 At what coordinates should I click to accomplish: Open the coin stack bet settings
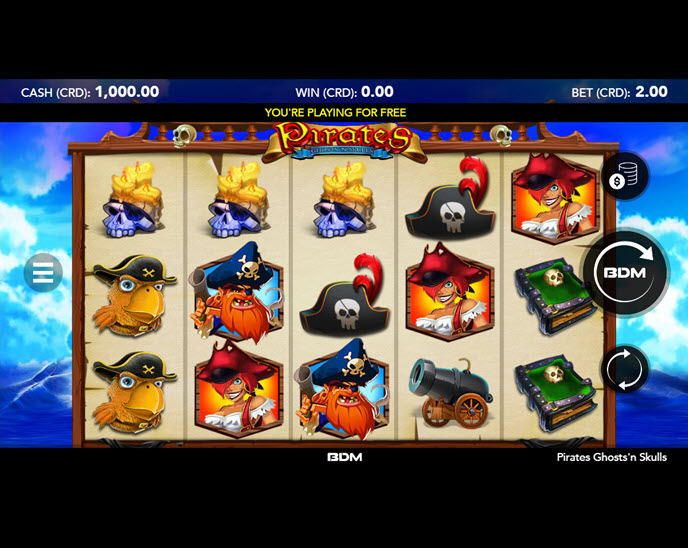[x=624, y=177]
